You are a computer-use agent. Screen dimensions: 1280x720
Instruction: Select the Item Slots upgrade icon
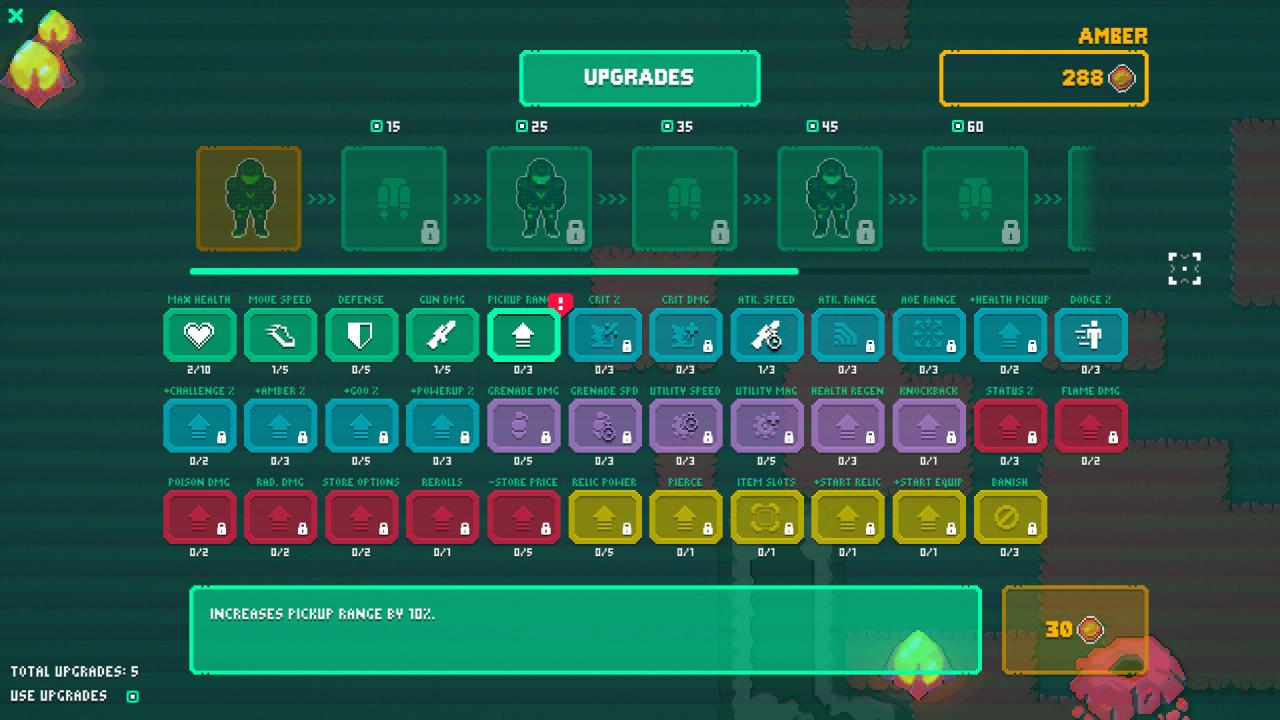(x=767, y=518)
